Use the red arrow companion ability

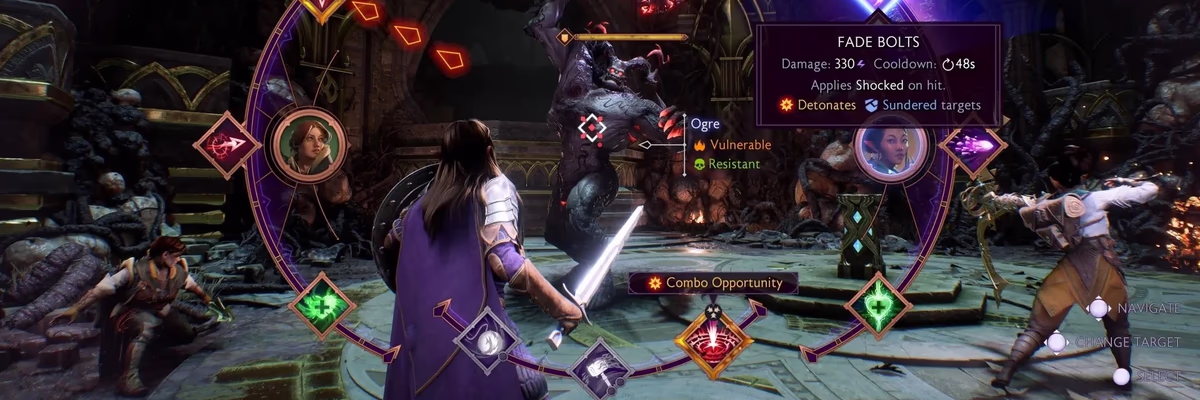tap(228, 146)
